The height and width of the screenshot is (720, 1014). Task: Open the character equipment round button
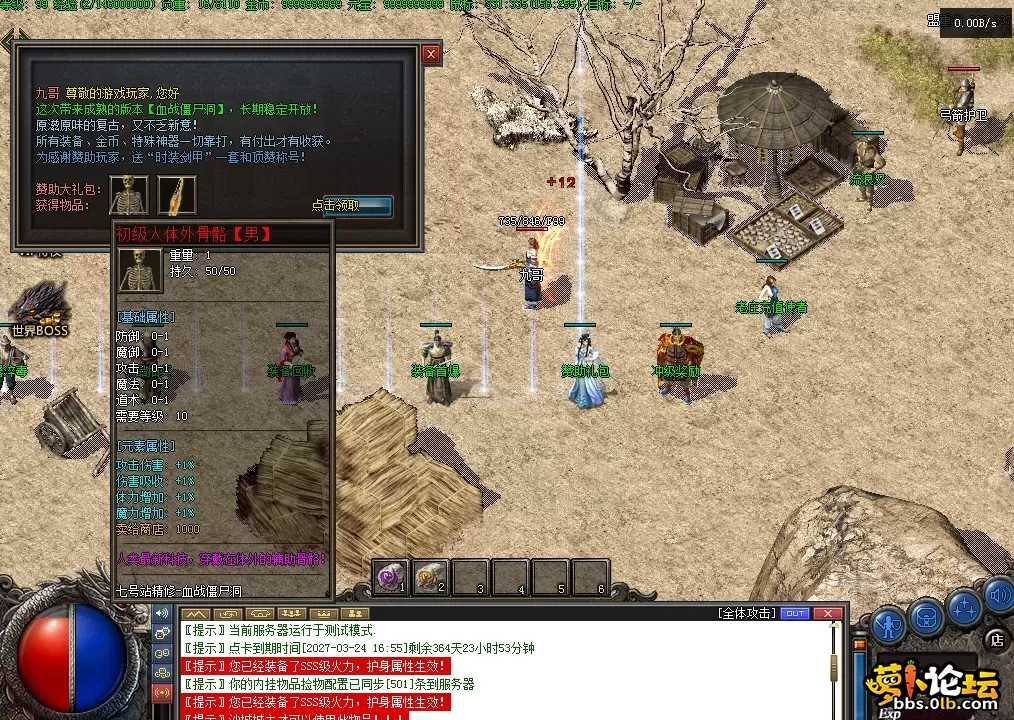tap(888, 624)
